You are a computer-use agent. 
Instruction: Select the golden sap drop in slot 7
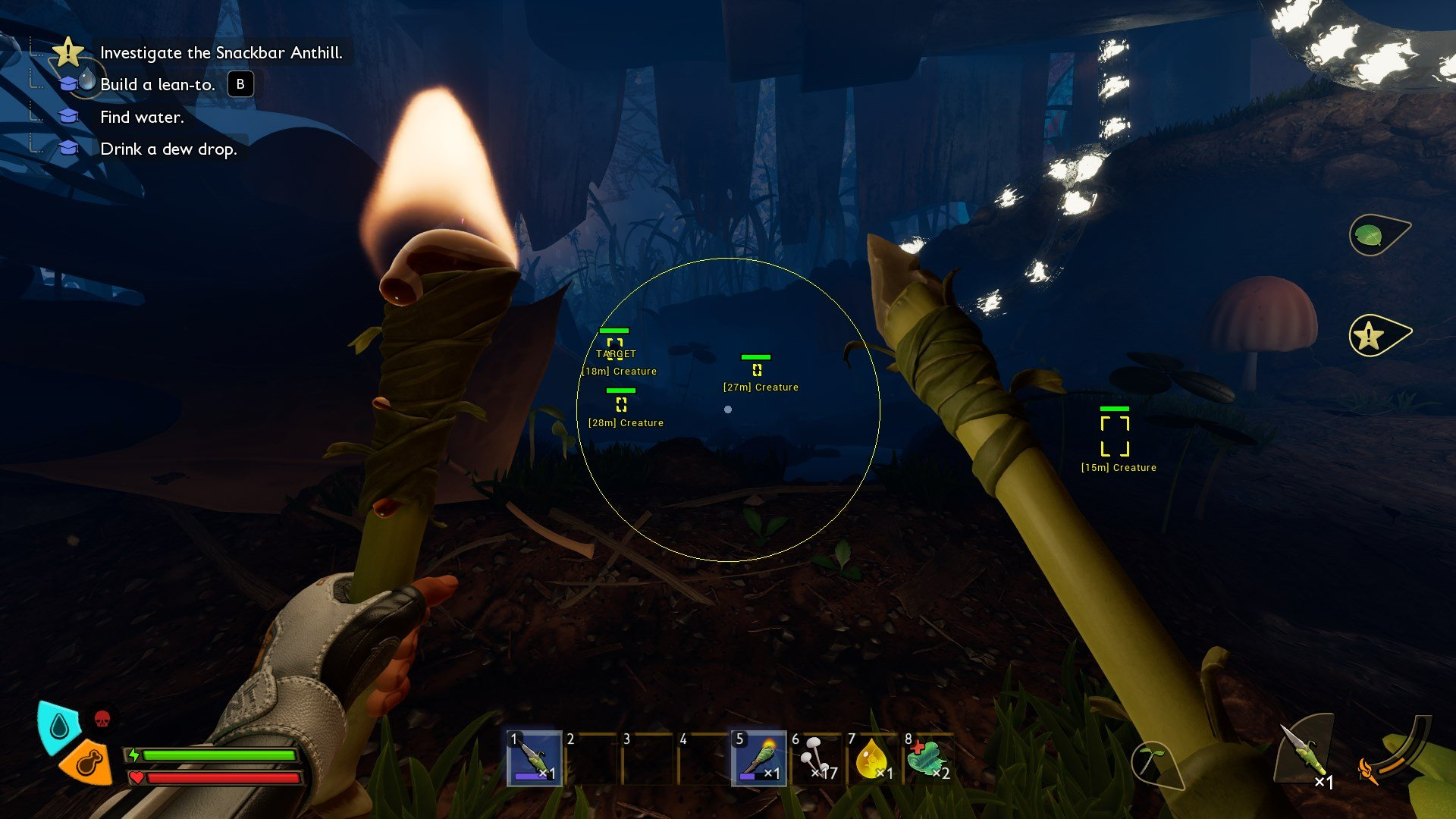(872, 758)
